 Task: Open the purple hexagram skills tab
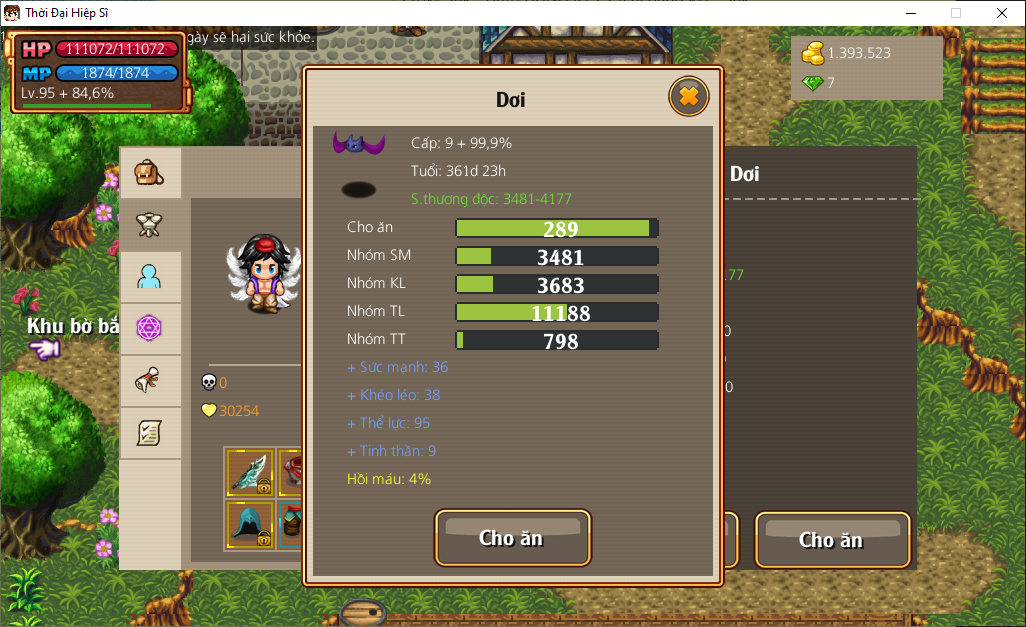(150, 328)
